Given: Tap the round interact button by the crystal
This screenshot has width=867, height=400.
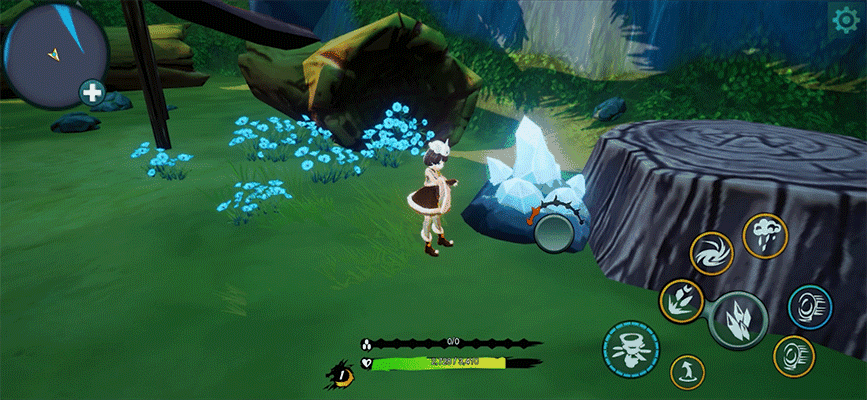Looking at the screenshot, I should [552, 232].
